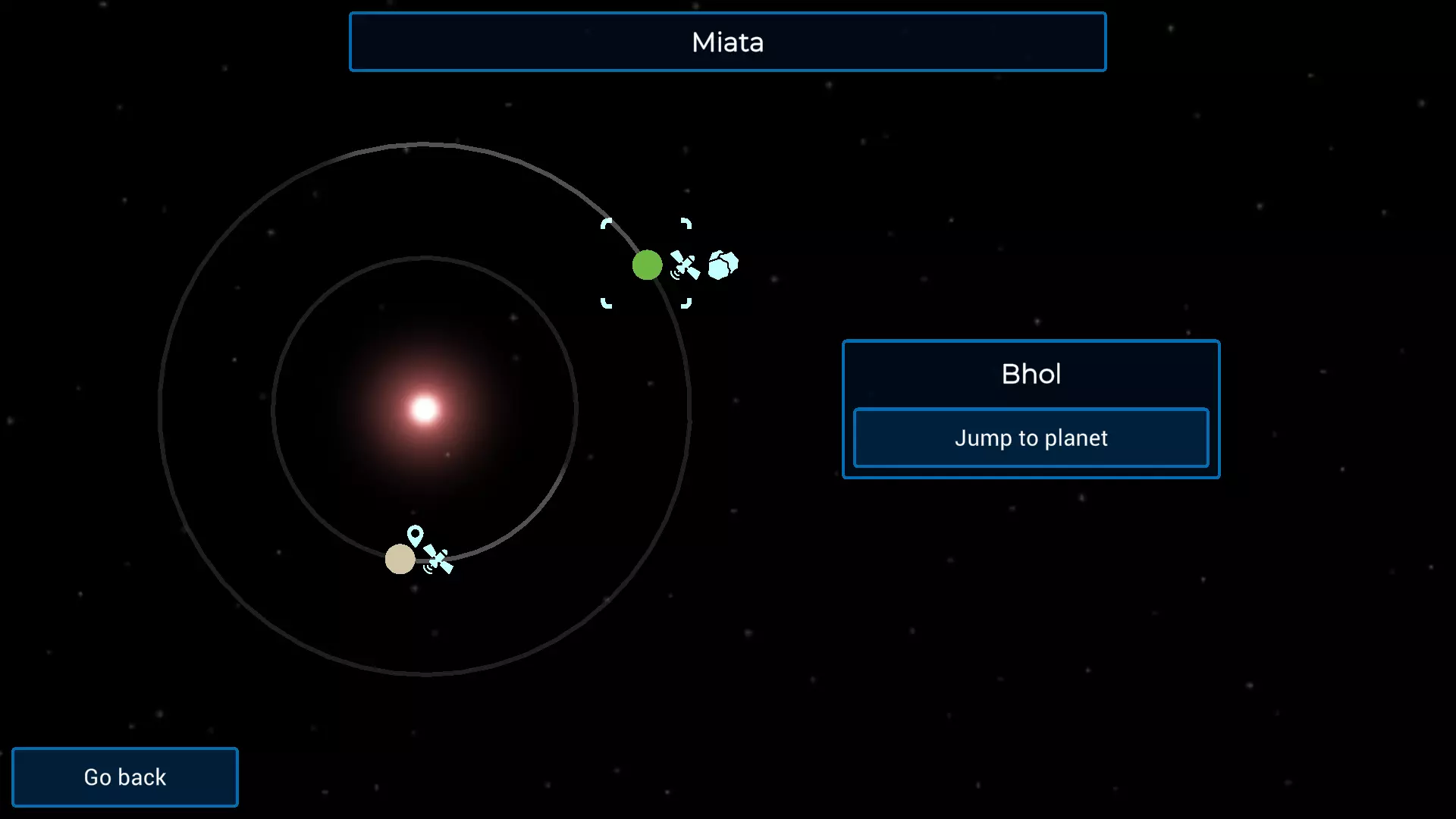The height and width of the screenshot is (819, 1456).
Task: Click the satellite icon next to Bhol
Action: (685, 266)
